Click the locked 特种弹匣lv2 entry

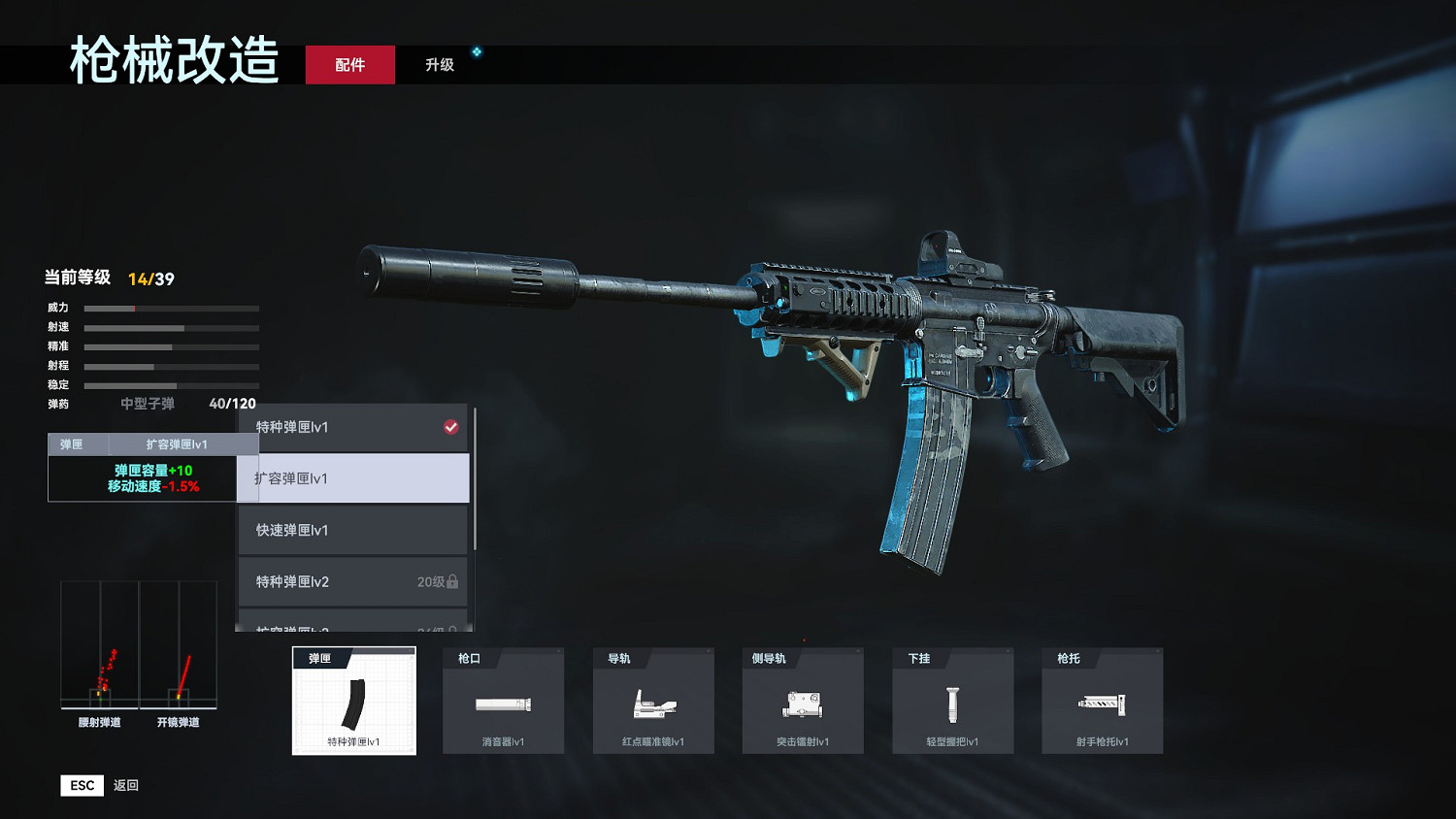353,581
